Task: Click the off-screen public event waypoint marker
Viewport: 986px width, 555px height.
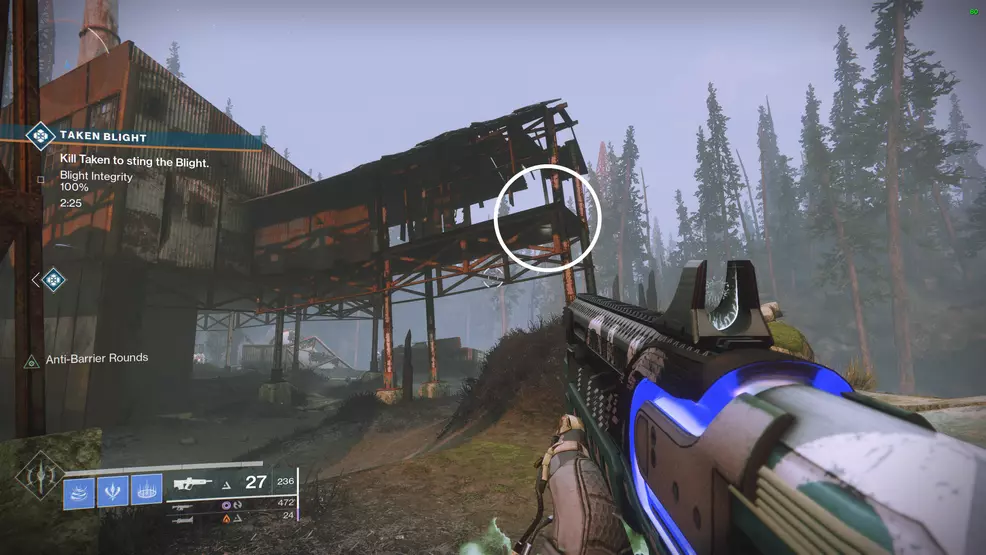Action: click(53, 280)
